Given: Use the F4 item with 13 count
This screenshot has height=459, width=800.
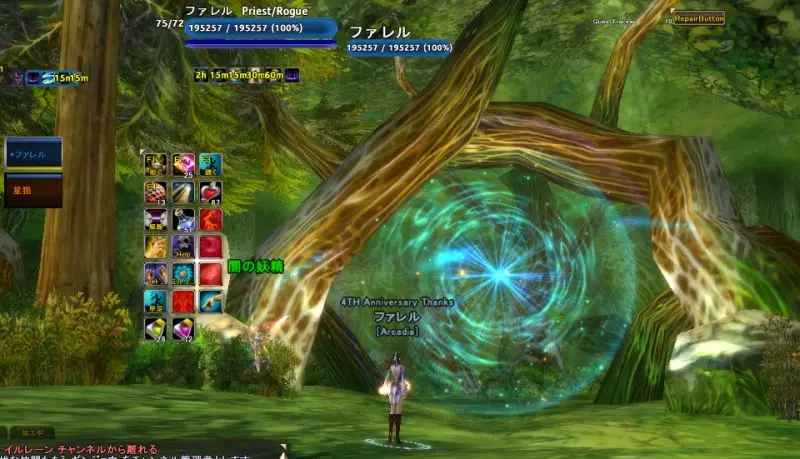Looking at the screenshot, I should click(156, 192).
